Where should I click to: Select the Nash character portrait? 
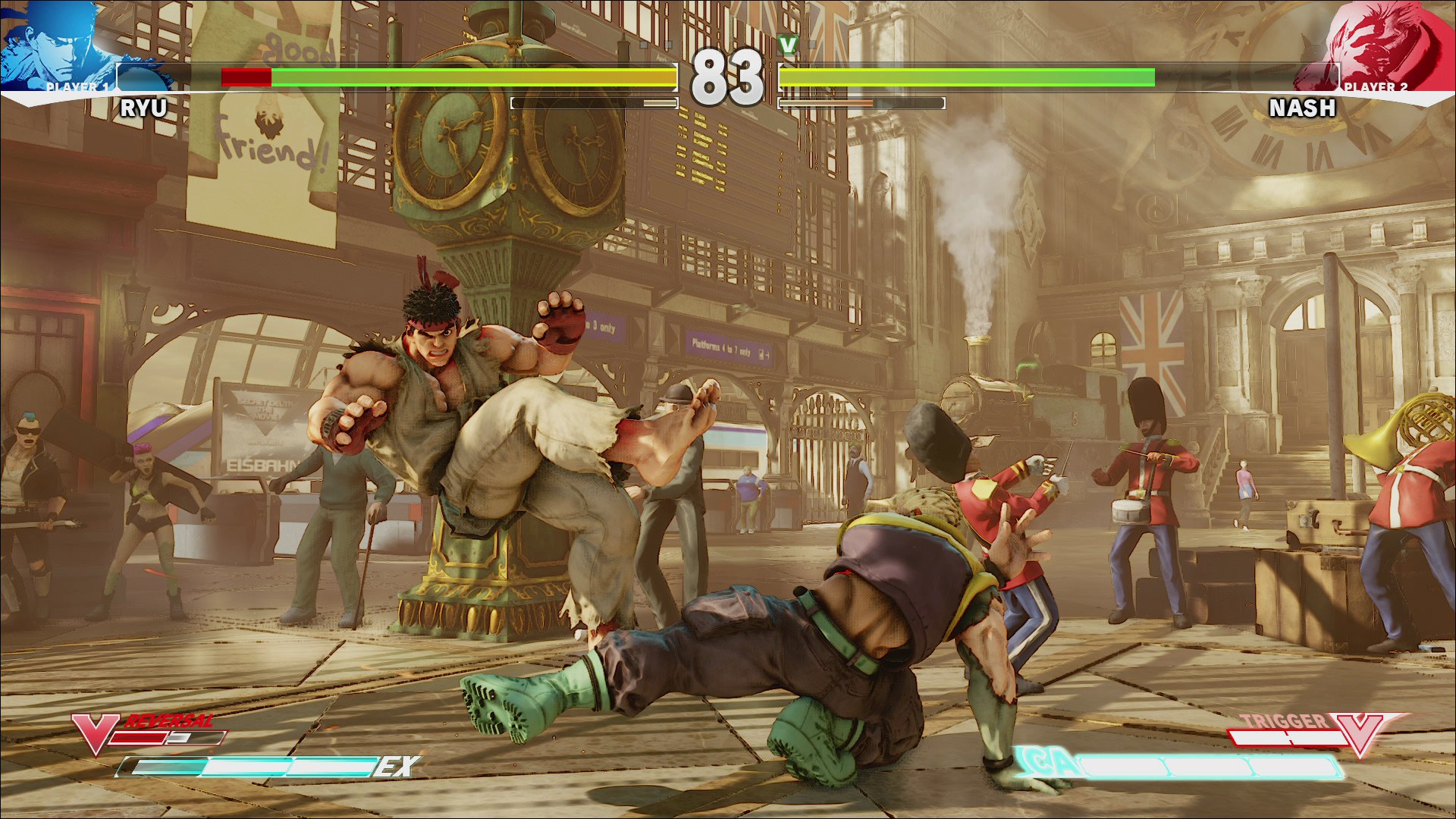(x=1403, y=45)
